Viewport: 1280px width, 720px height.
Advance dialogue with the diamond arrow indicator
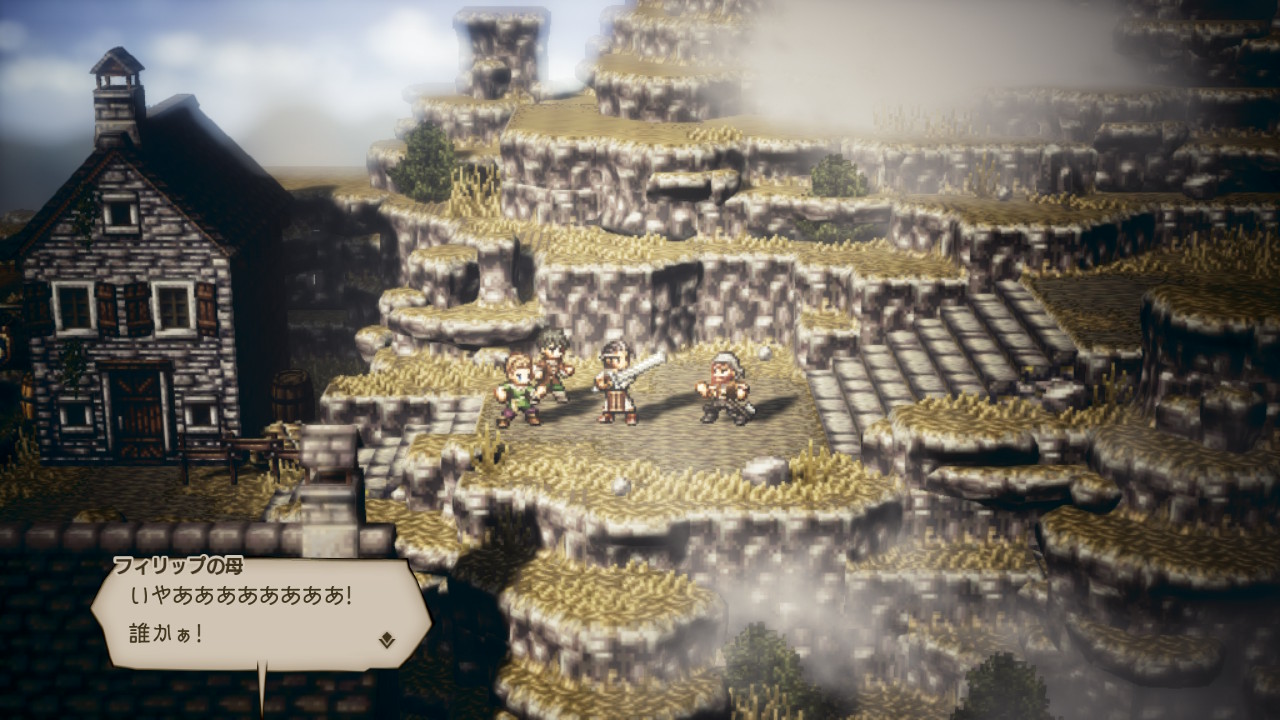tap(387, 640)
